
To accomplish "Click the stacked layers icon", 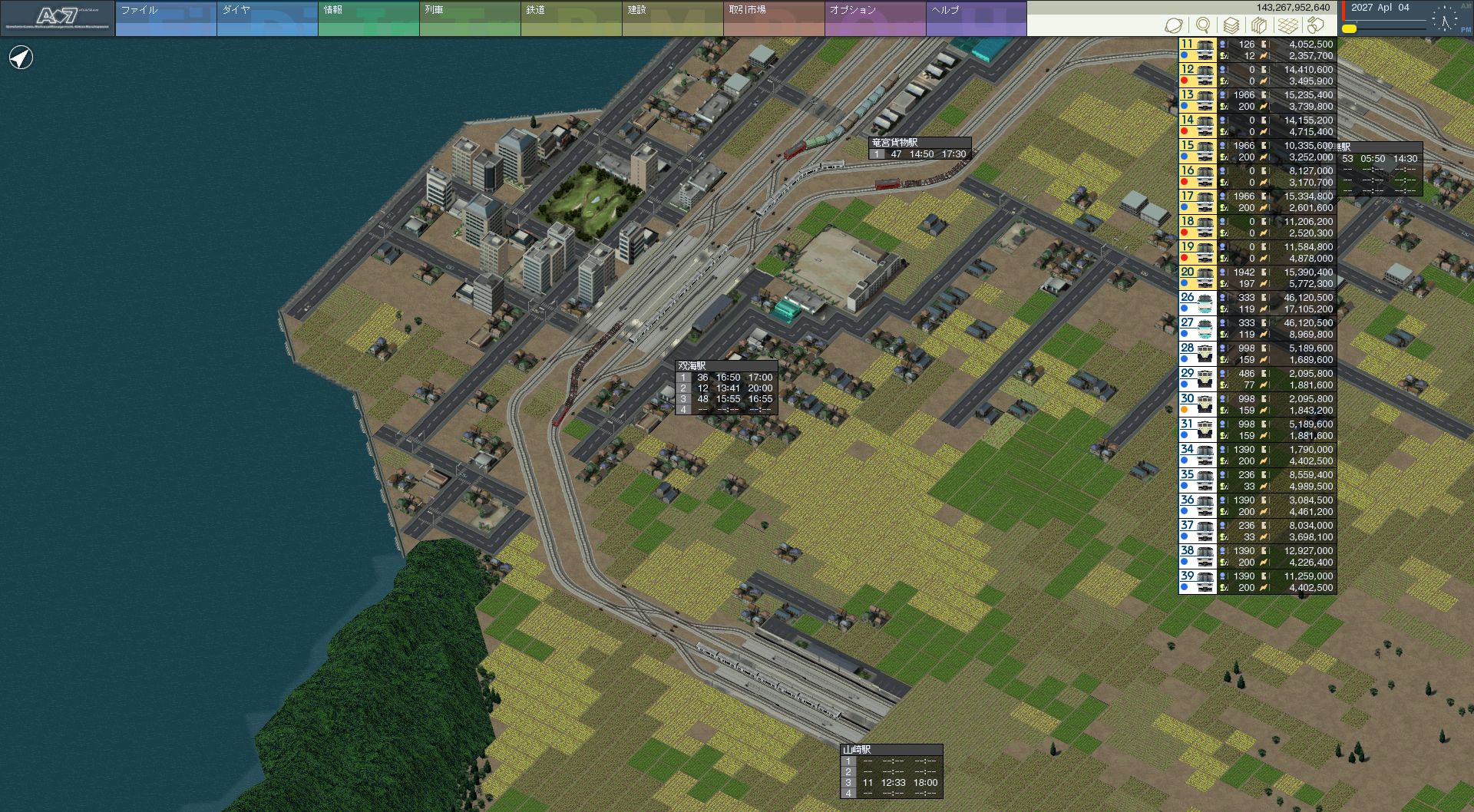I will pyautogui.click(x=1231, y=25).
